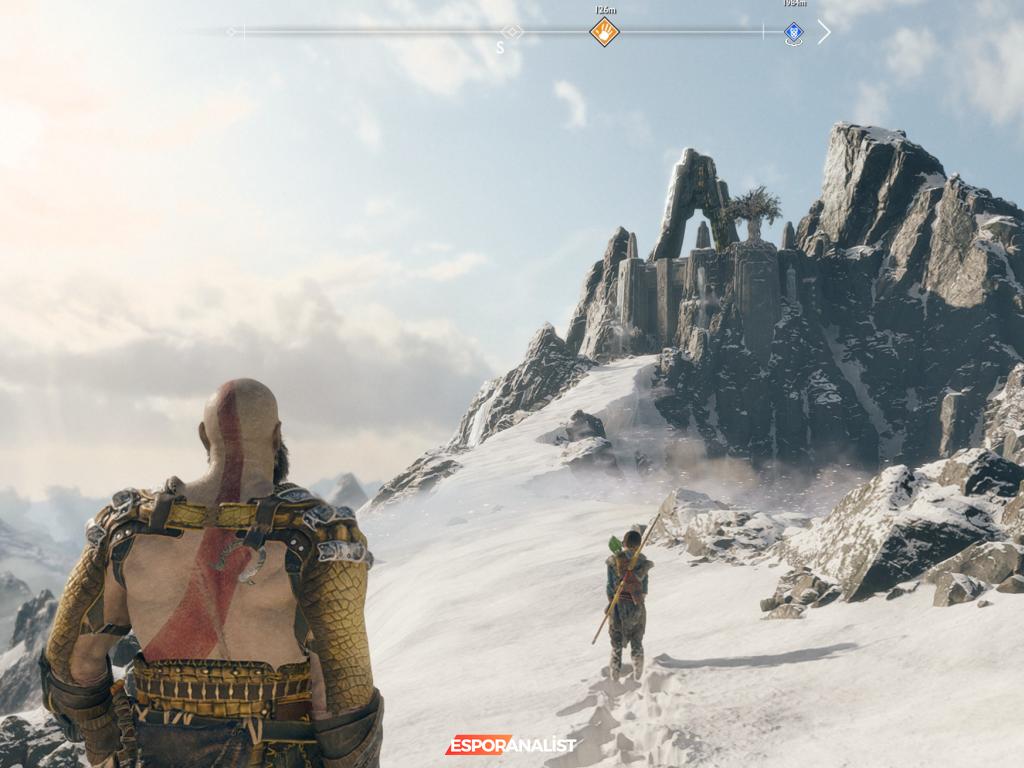1024x768 pixels.
Task: Select the orange handprint quest marker
Action: point(604,32)
